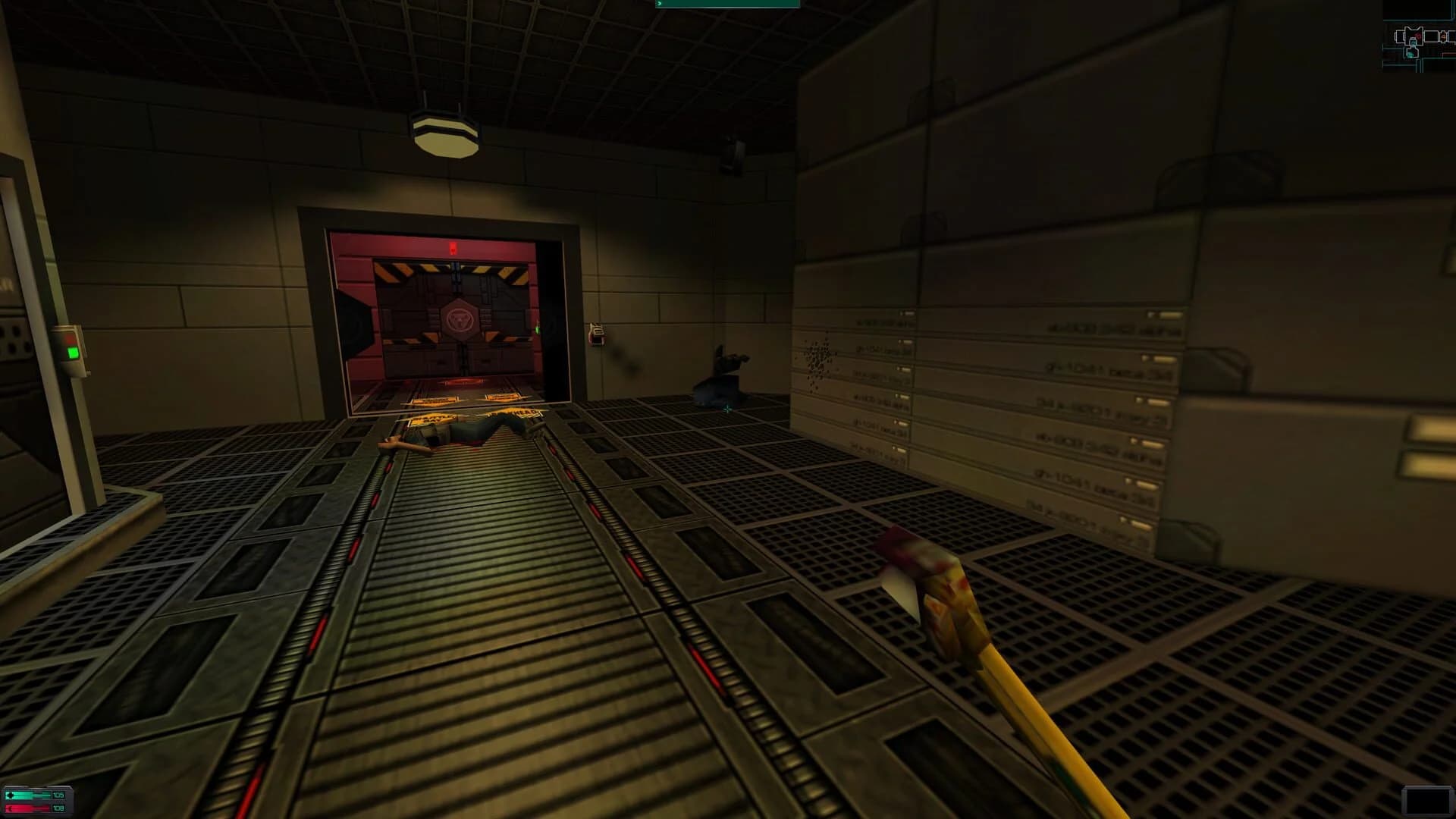Click the health cross icon on the HUD
This screenshot has width=1456, height=819.
11,795
